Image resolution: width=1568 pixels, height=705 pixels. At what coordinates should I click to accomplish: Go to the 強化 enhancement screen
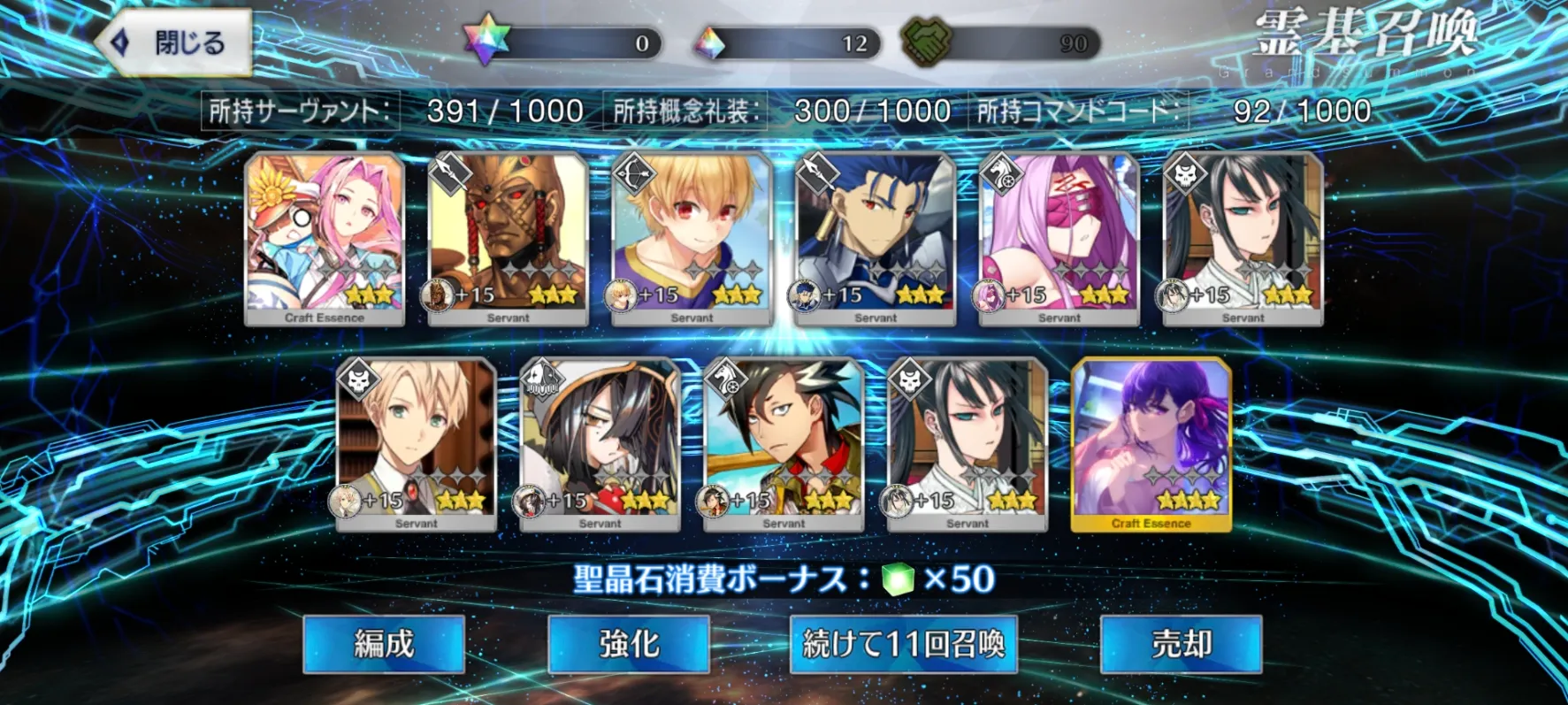pos(629,644)
